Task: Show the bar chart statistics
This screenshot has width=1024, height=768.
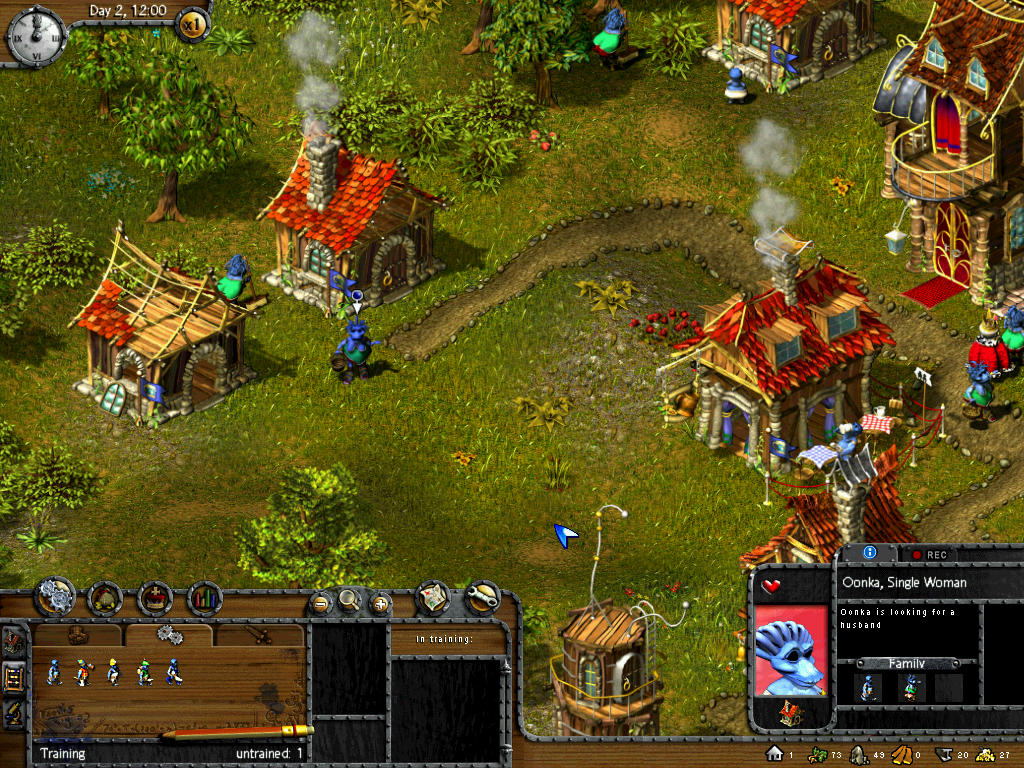Action: point(205,598)
